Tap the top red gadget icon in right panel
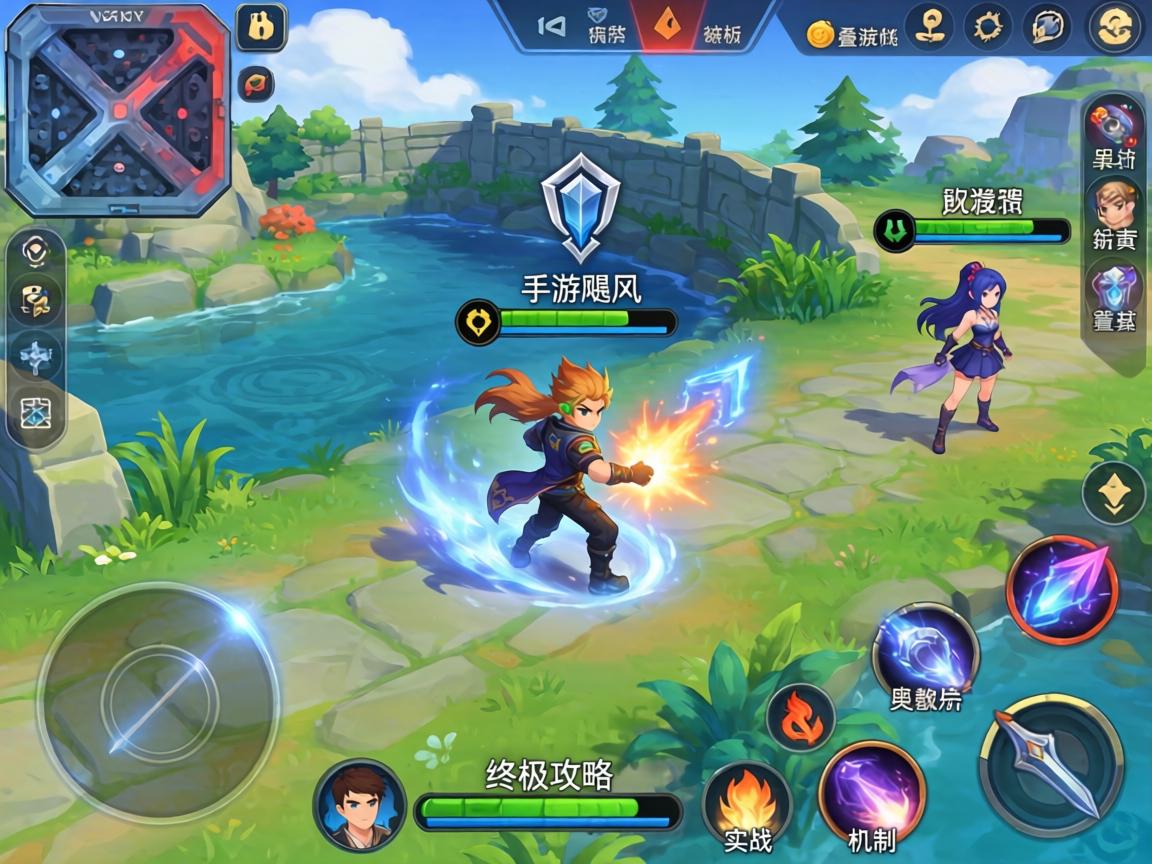1152x864 pixels. (1113, 123)
